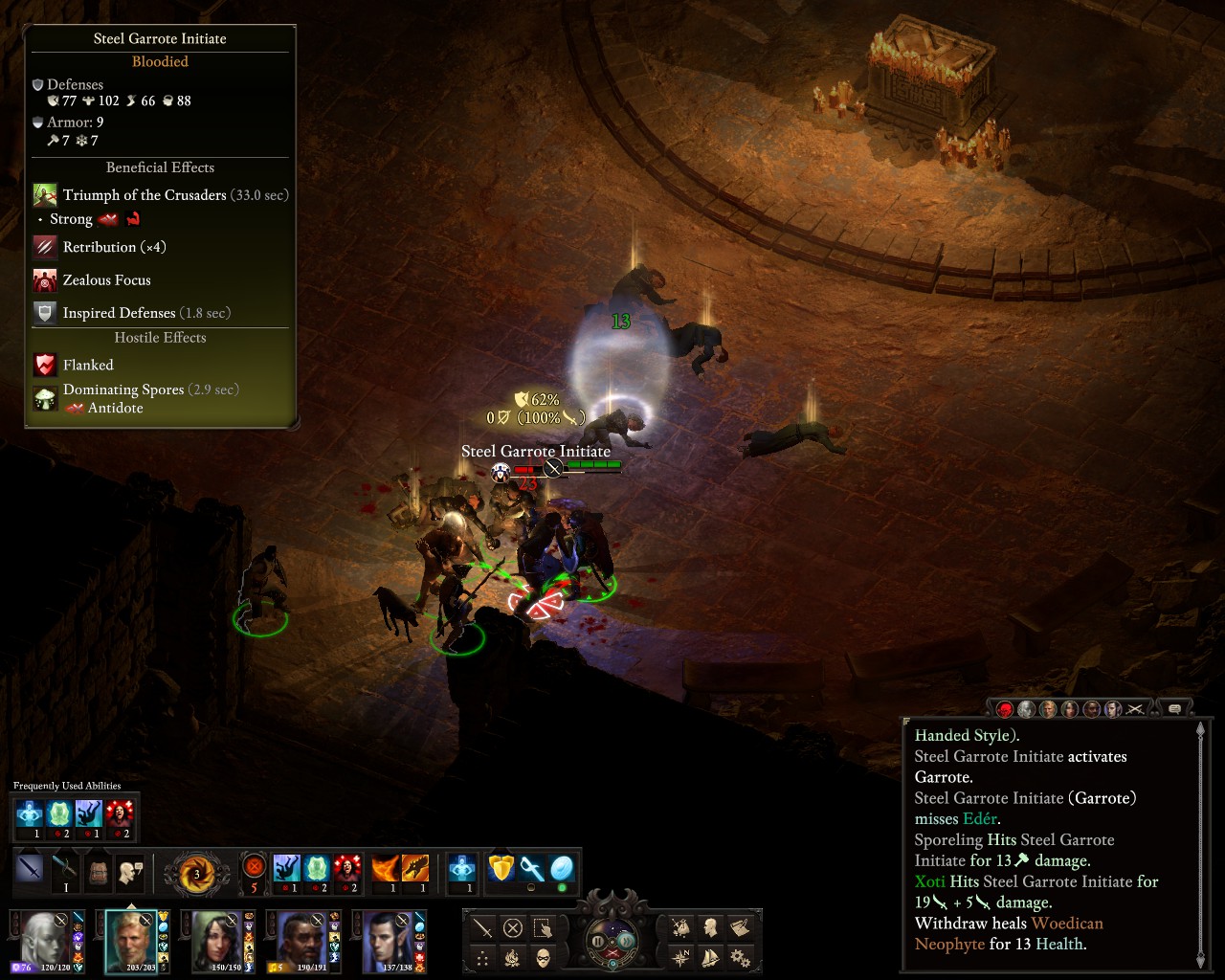Viewport: 1225px width, 980px height.
Task: Open the character sheet head icon
Action: pyautogui.click(x=710, y=927)
